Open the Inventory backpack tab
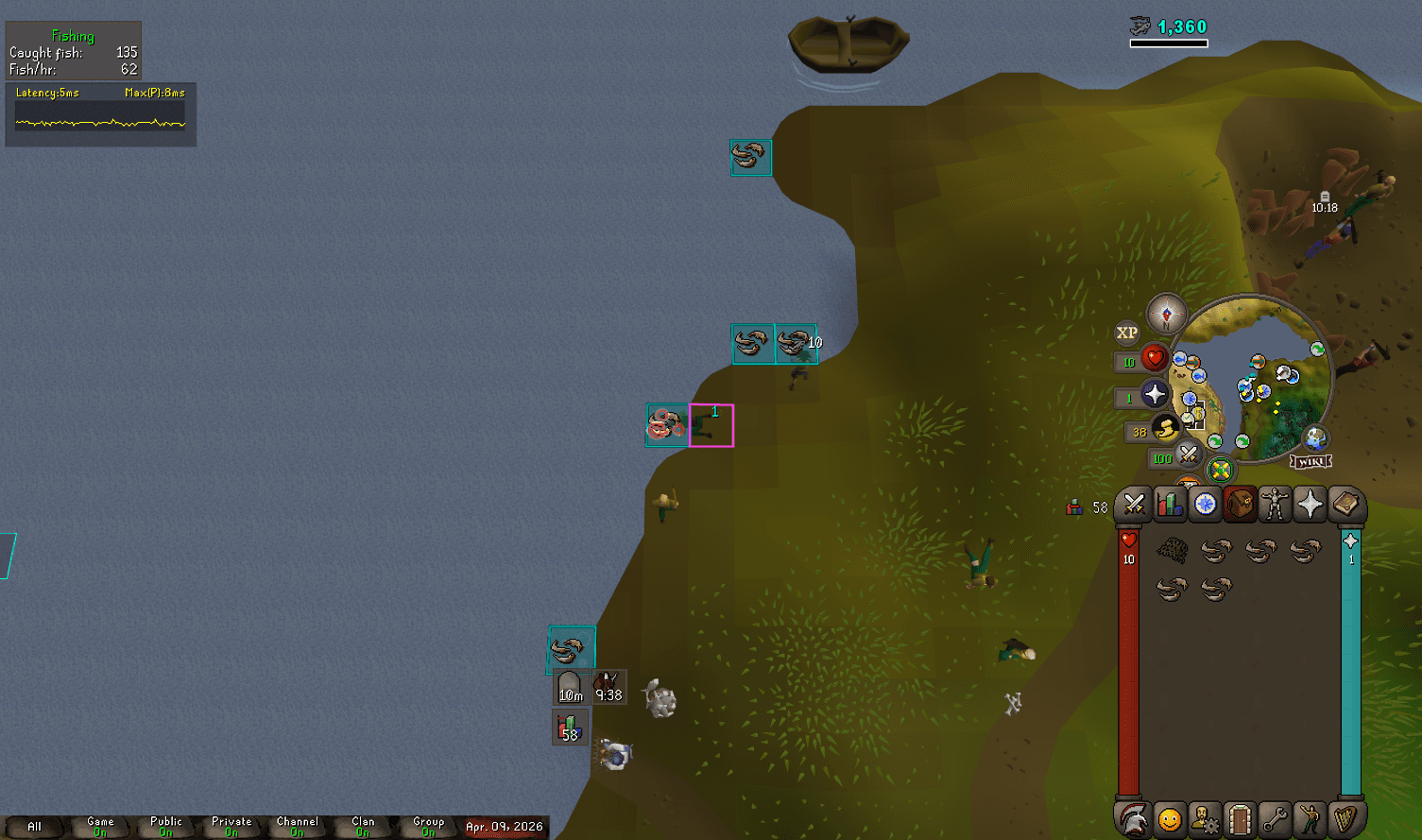The image size is (1422, 840). point(1238,506)
